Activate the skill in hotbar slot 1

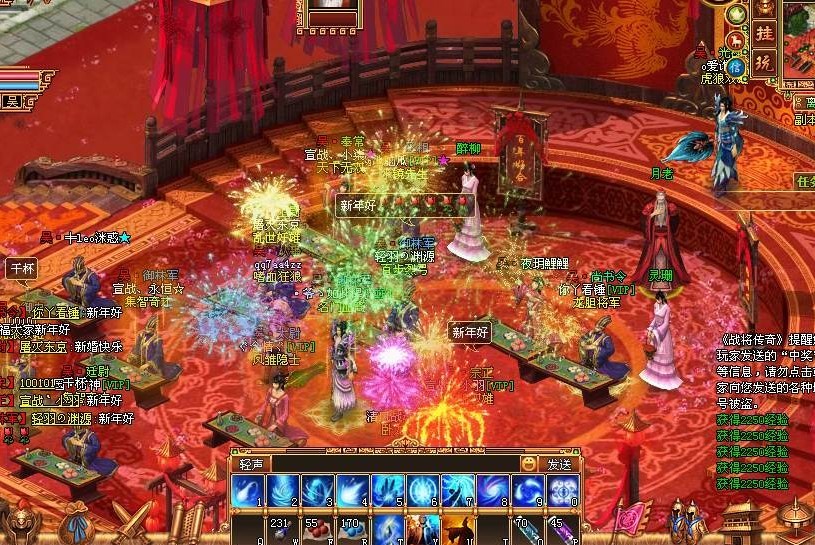pos(247,491)
